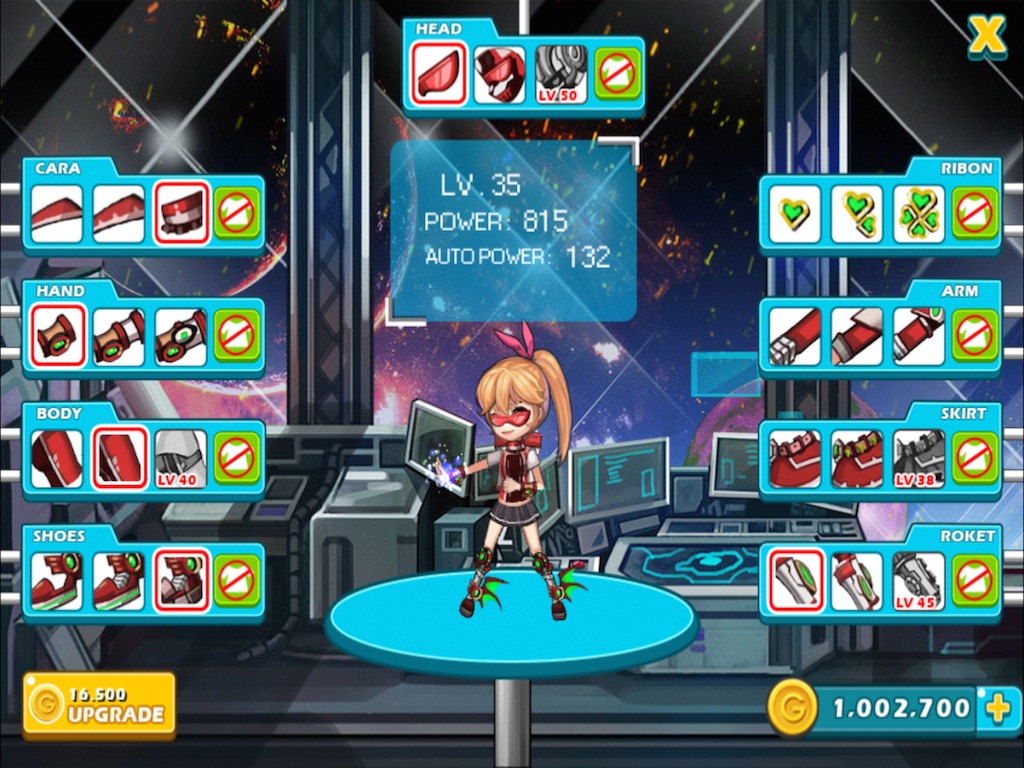Select the LV 38 skirt
The width and height of the screenshot is (1024, 768).
(x=918, y=459)
